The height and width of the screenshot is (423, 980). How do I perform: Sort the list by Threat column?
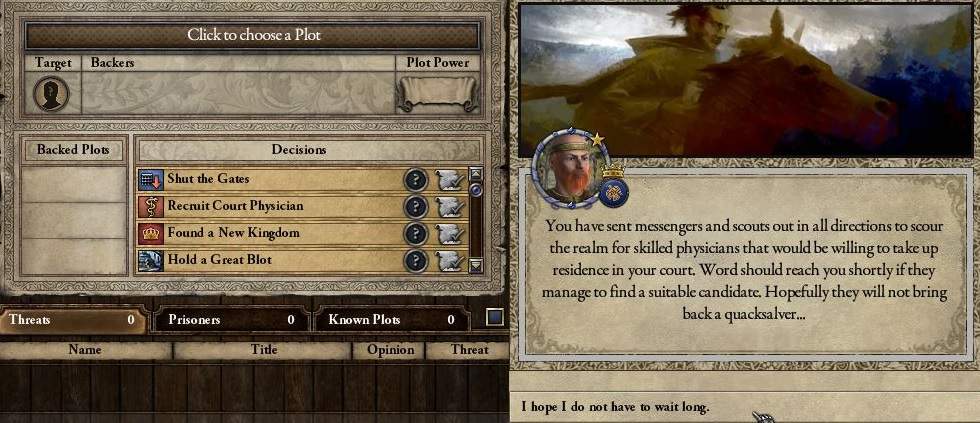tap(469, 350)
